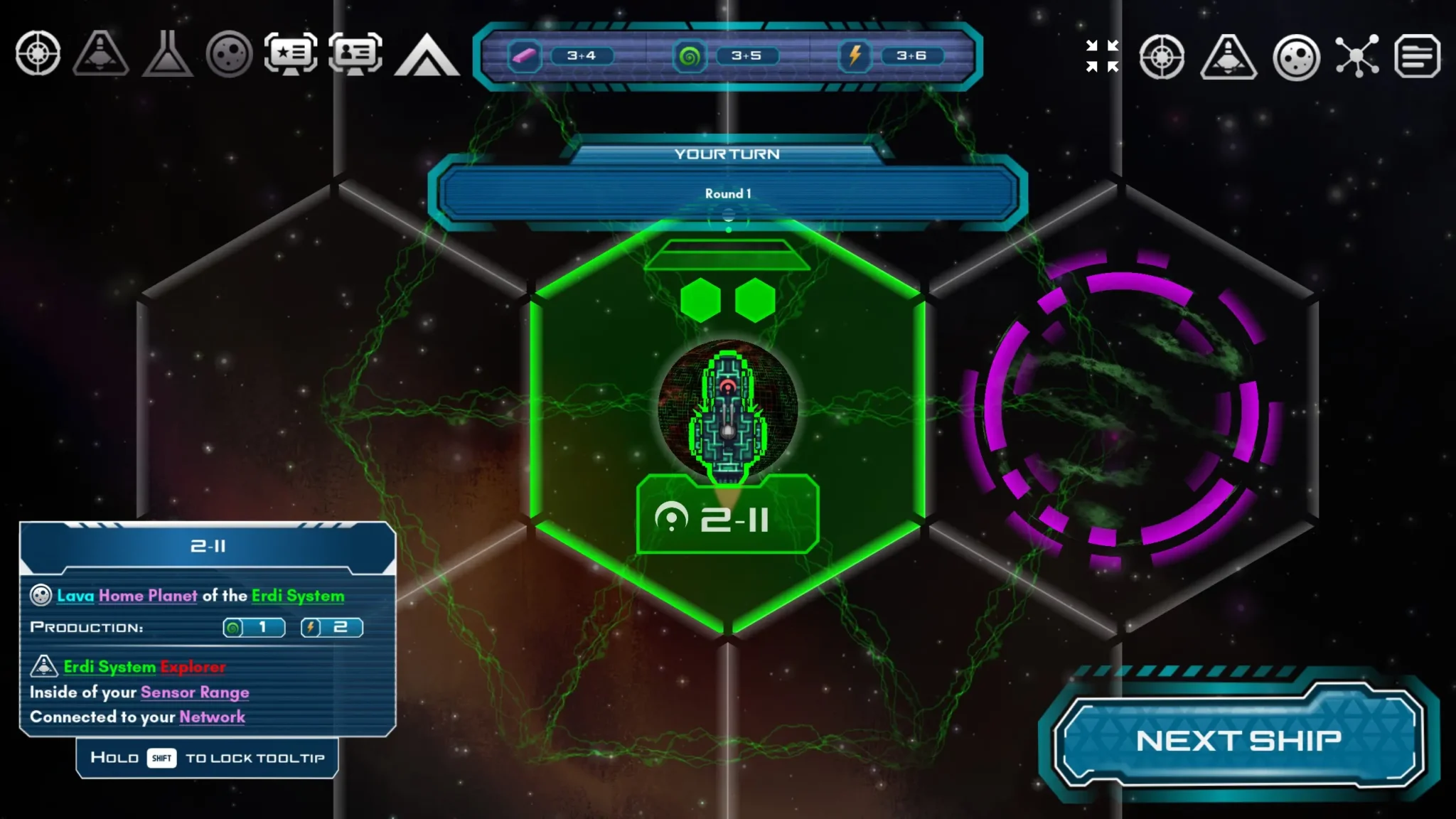Open the research flask panel
The image size is (1456, 819).
[167, 54]
